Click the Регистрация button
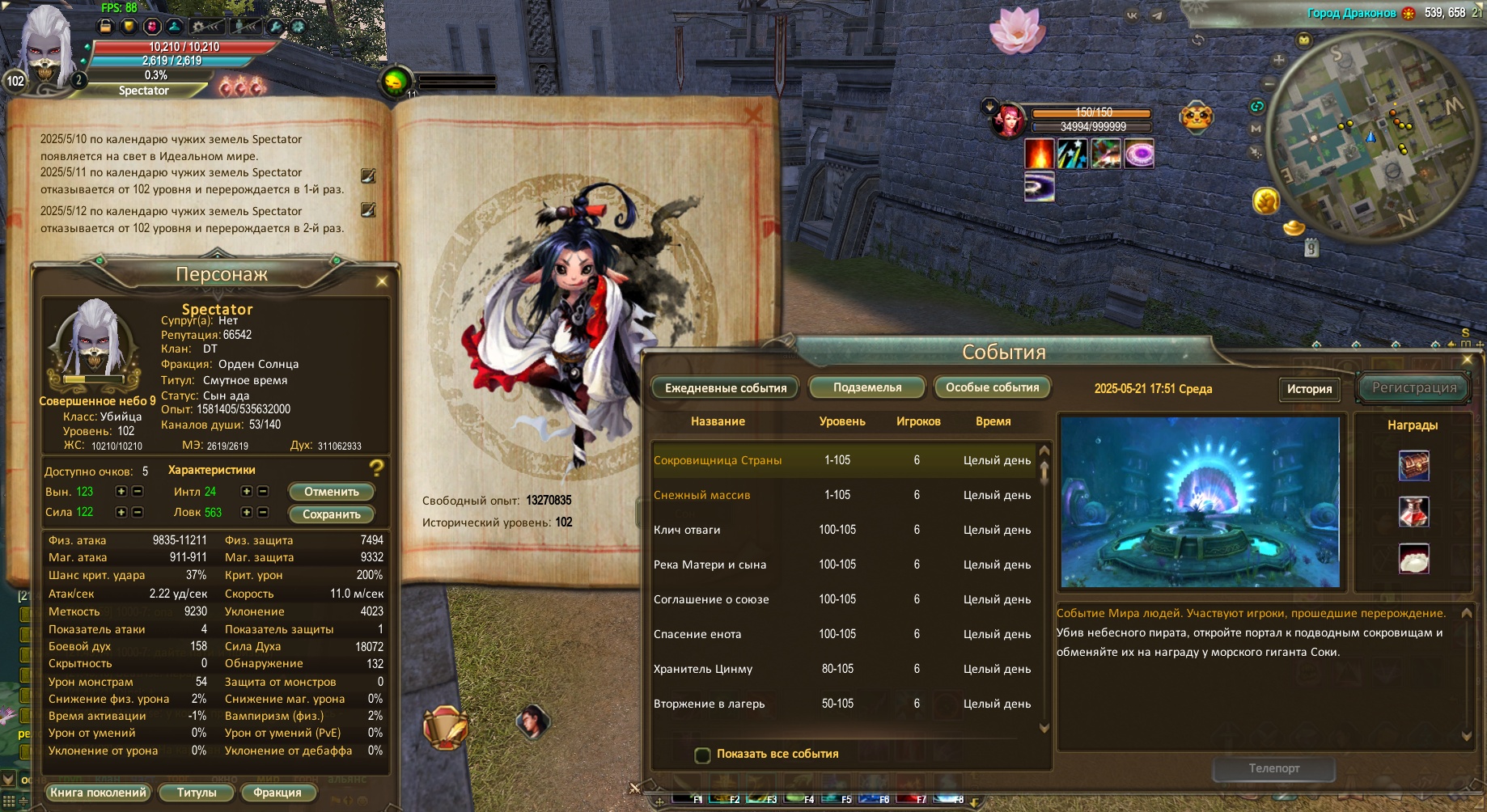Viewport: 1487px width, 812px height. [1413, 388]
